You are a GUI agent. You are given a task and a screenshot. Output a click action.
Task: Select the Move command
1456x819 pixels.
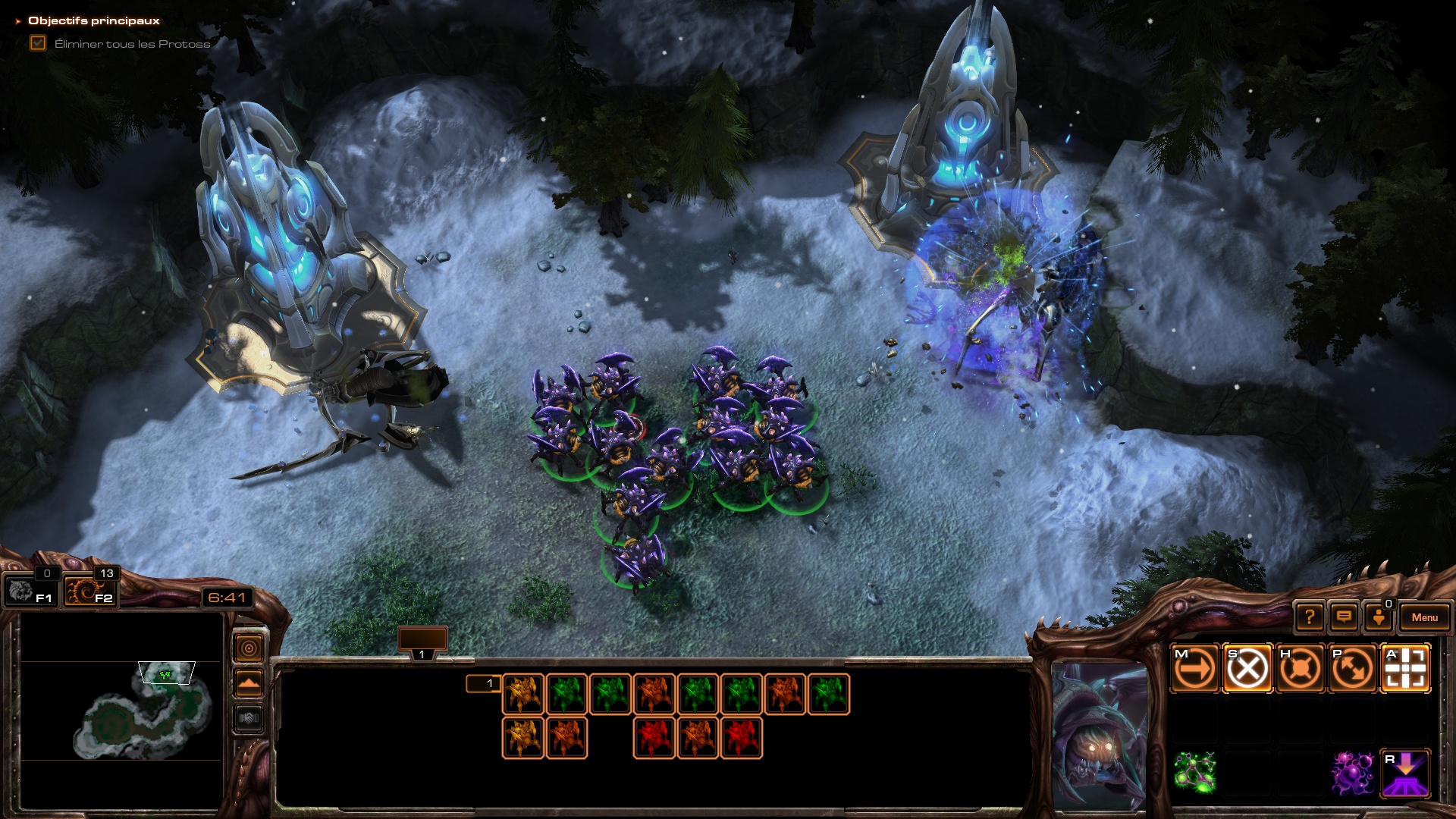click(x=1194, y=669)
